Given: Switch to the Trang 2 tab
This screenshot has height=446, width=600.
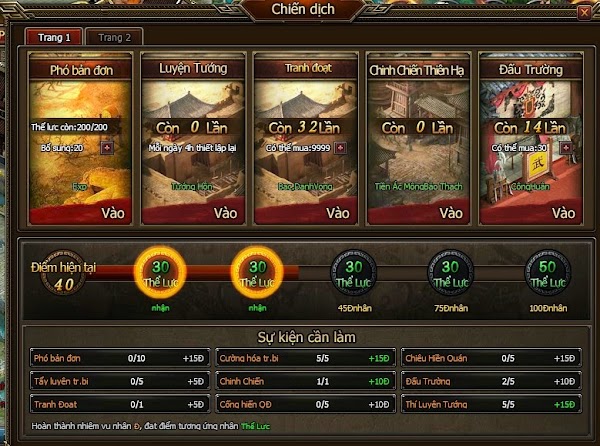Looking at the screenshot, I should point(113,37).
